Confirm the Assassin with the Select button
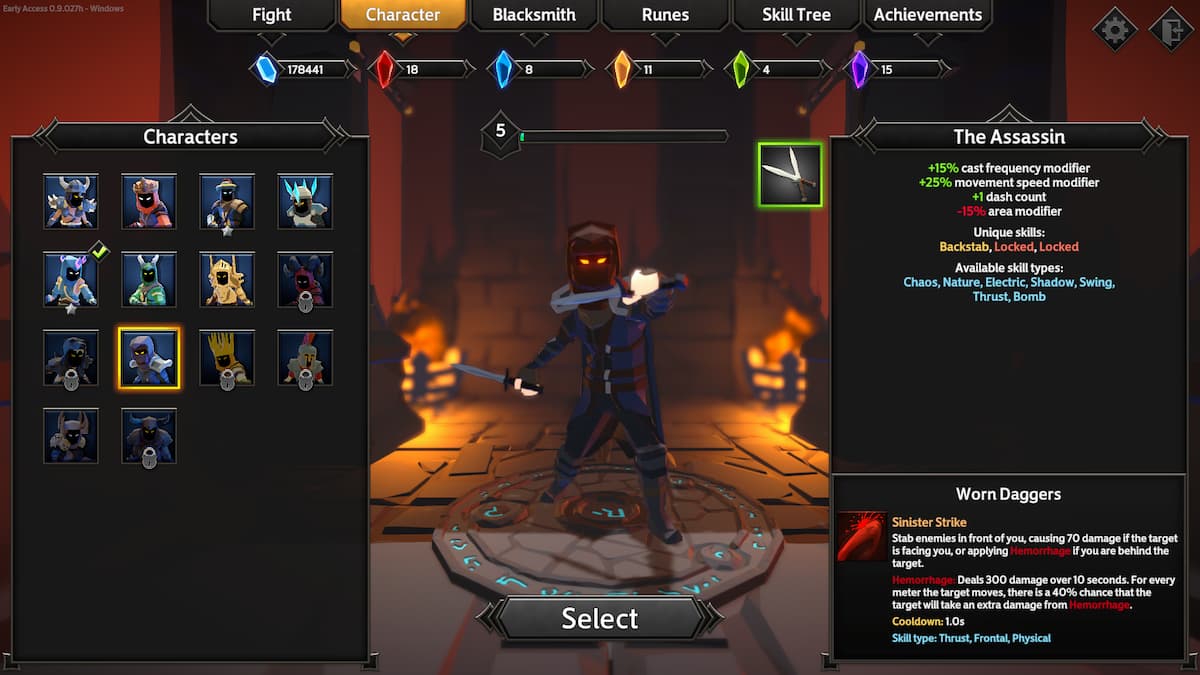The image size is (1200, 675). pos(600,618)
